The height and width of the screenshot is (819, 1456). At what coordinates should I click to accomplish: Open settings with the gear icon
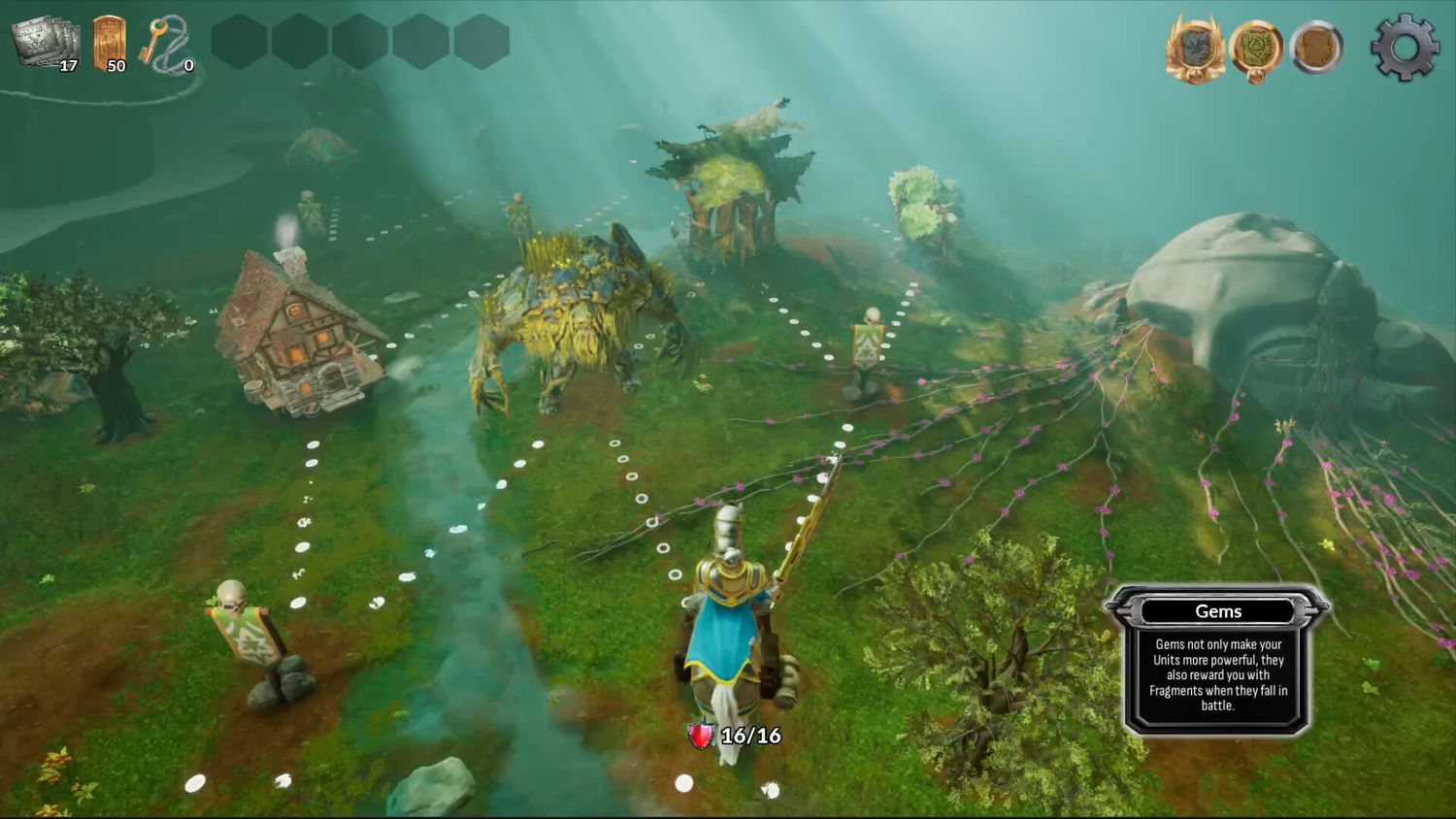tap(1404, 47)
